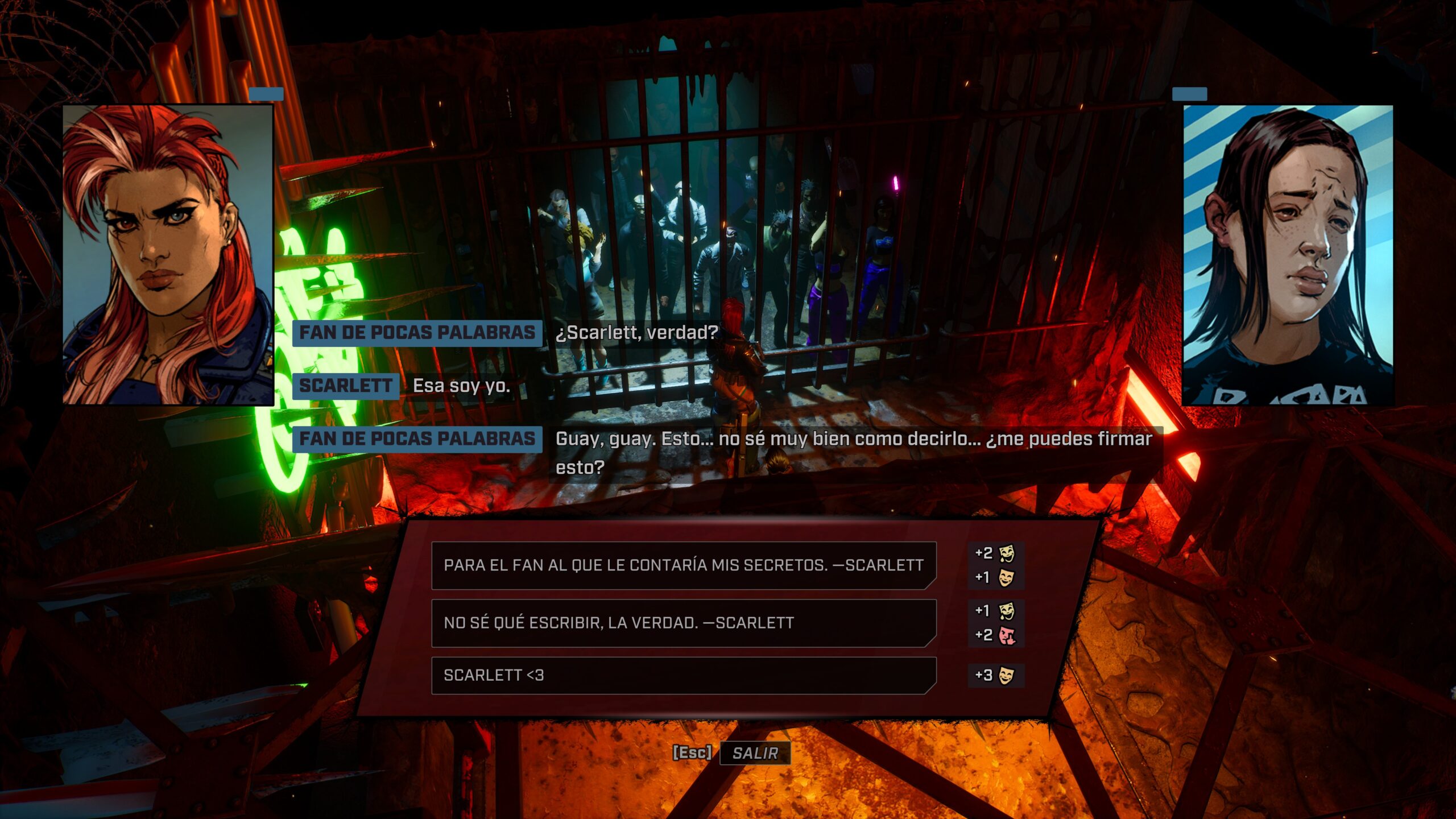Choose the reply about telling secrets to the fan
1456x819 pixels.
point(683,565)
